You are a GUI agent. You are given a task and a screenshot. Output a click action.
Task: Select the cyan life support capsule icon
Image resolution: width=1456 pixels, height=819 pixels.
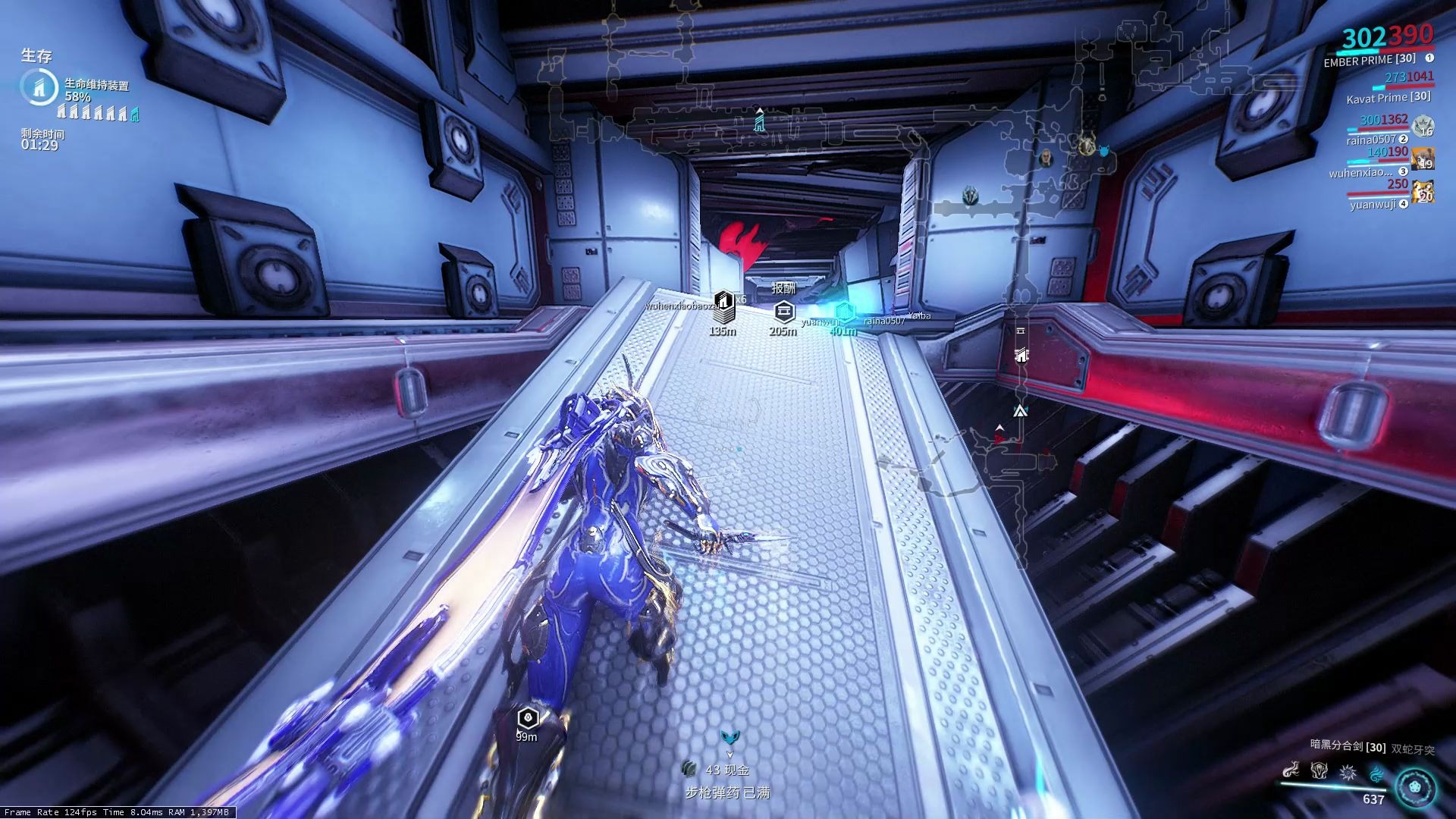[136, 115]
